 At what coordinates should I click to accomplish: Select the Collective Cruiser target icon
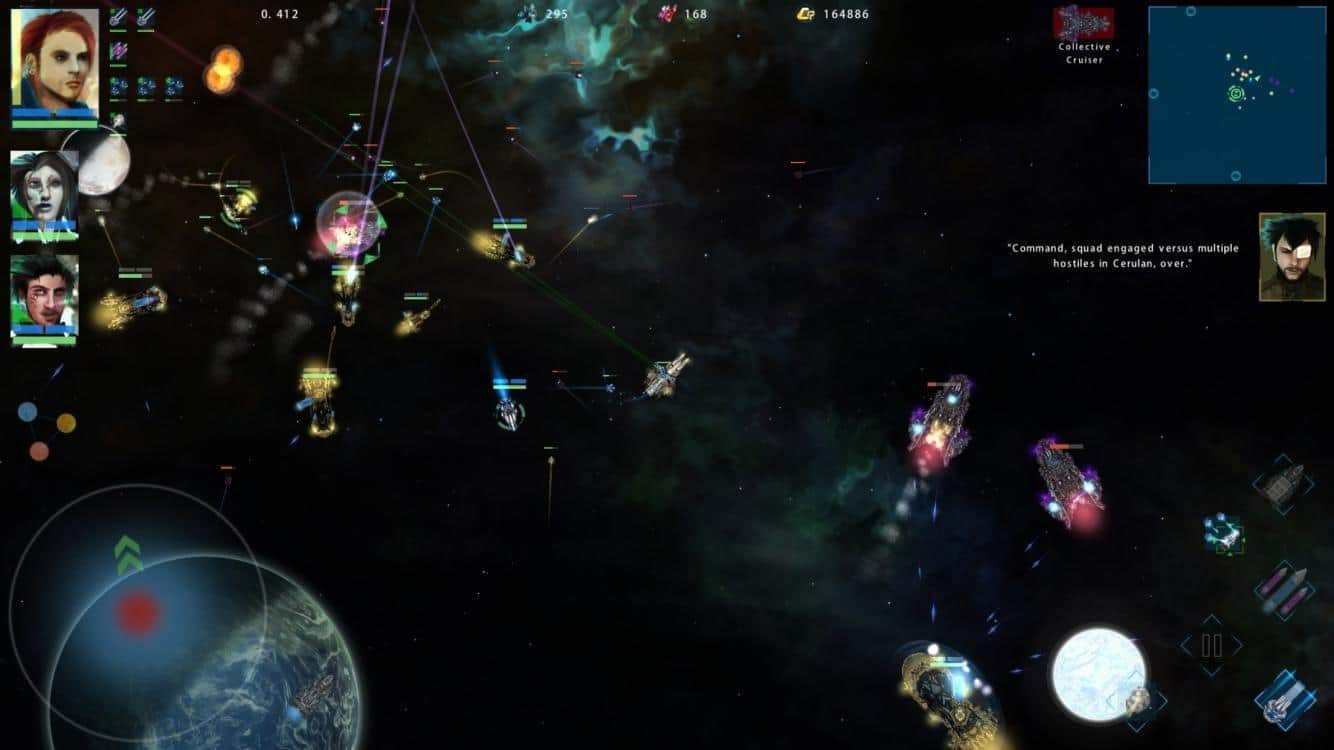(x=1083, y=23)
